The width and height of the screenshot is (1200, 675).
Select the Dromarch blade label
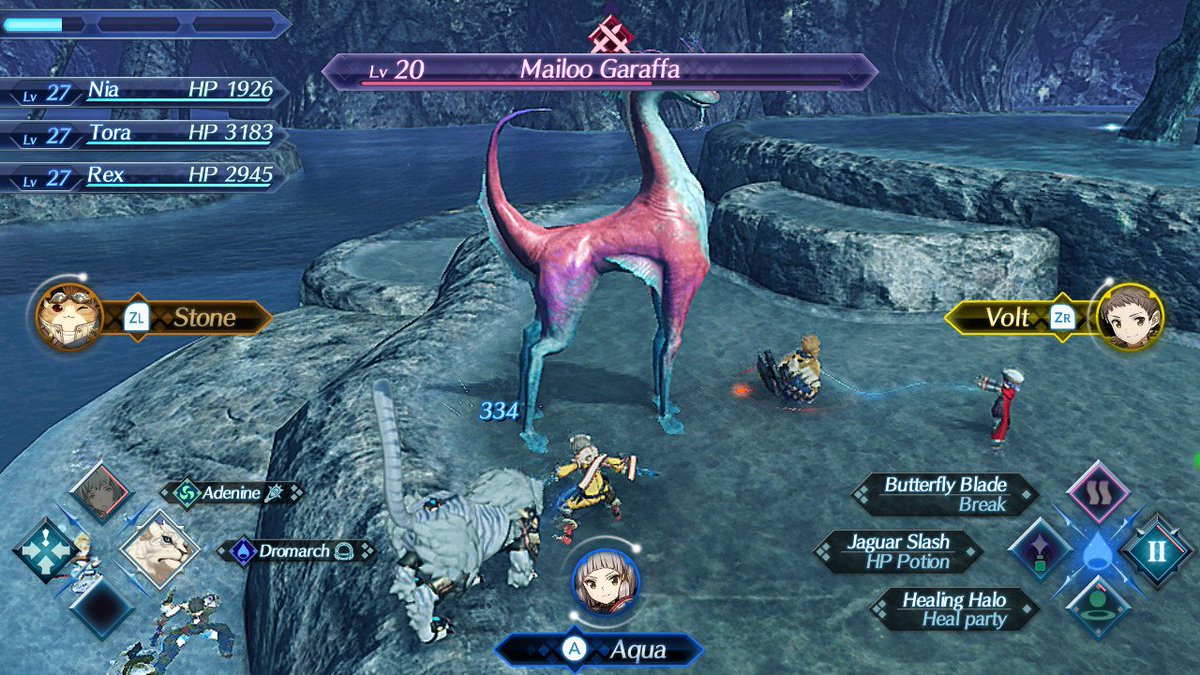(x=297, y=551)
